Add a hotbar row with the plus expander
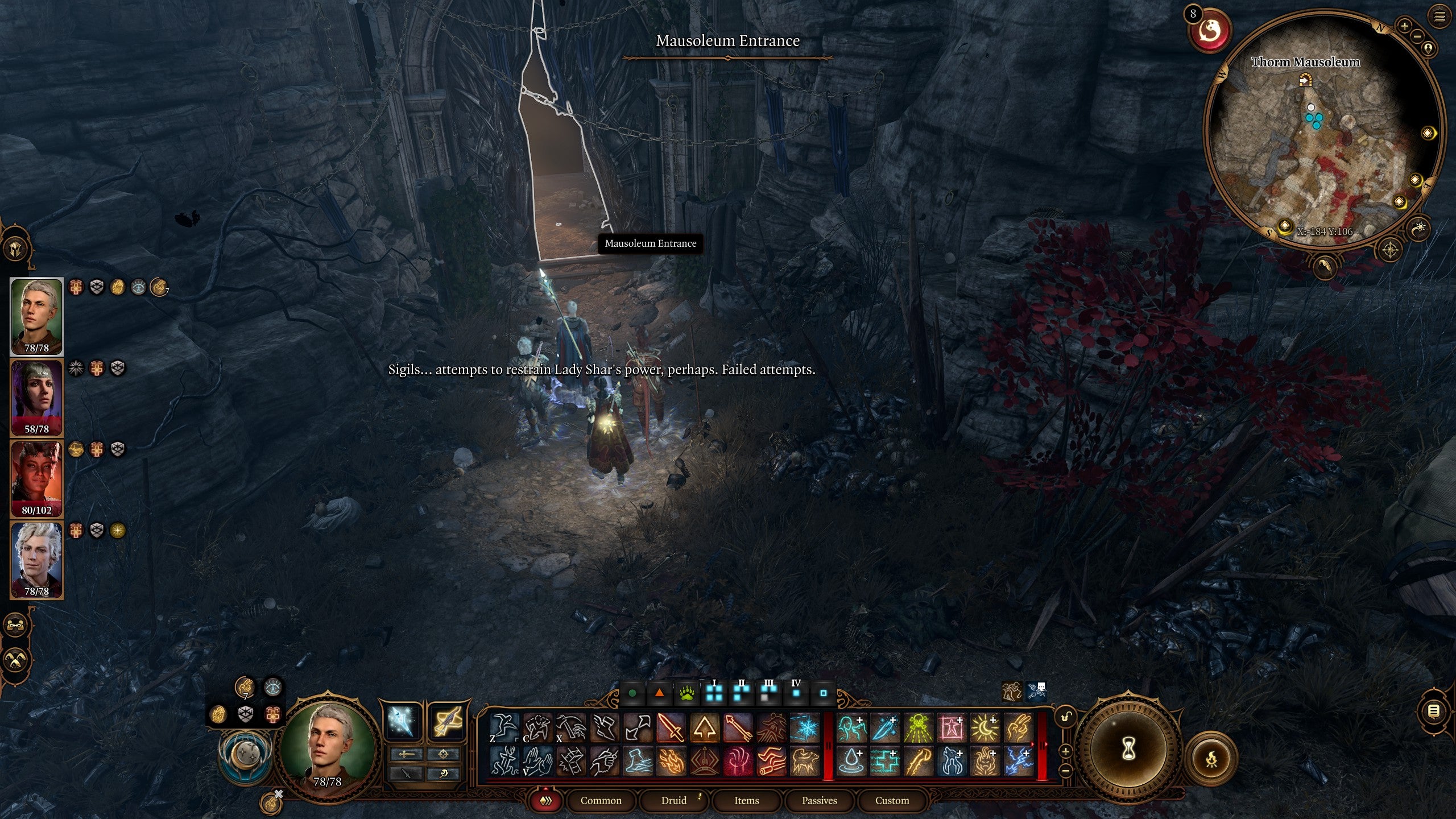Screen dimensions: 1456x819 click(x=1066, y=752)
